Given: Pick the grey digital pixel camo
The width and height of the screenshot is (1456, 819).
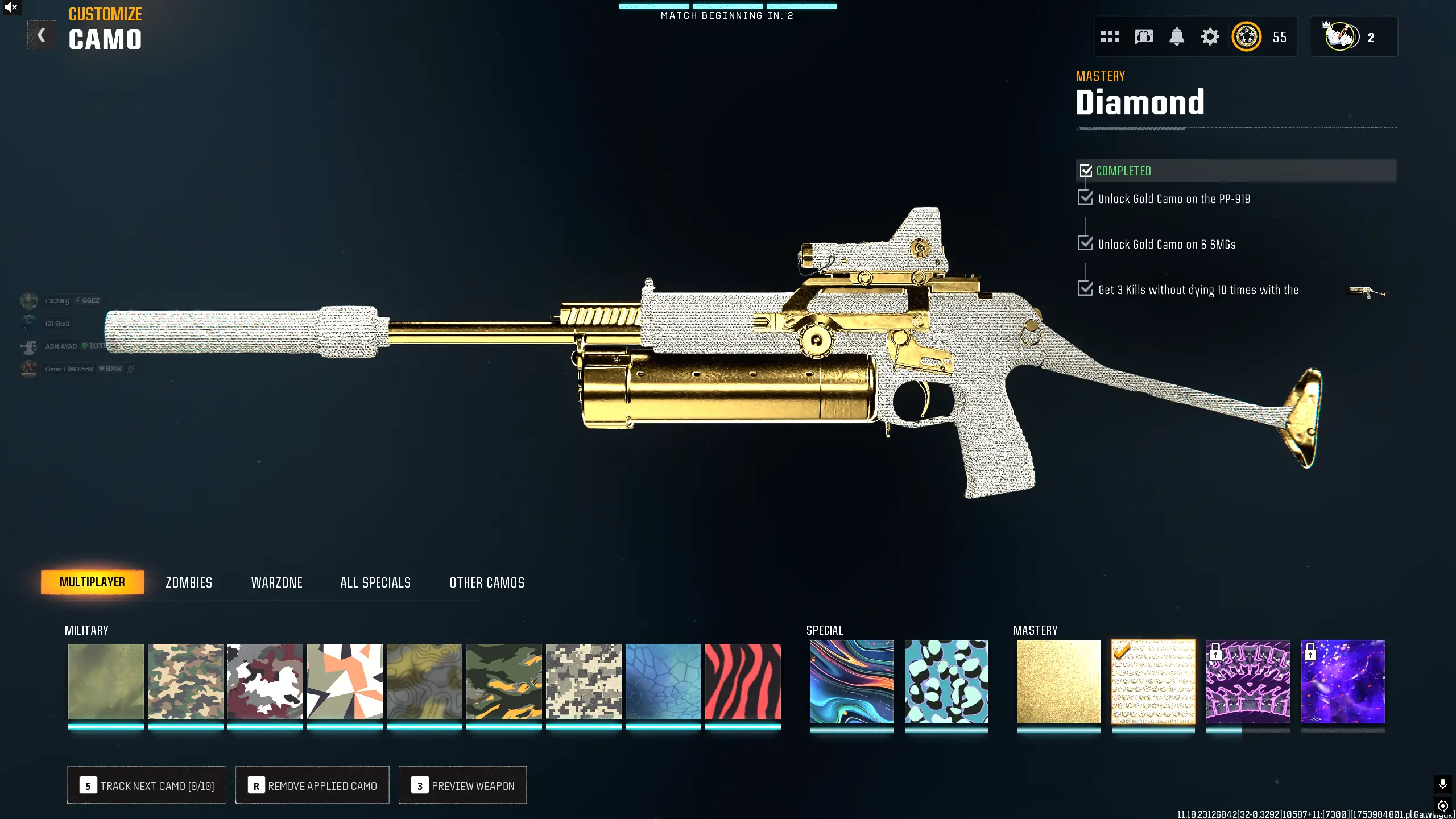Looking at the screenshot, I should 584,681.
